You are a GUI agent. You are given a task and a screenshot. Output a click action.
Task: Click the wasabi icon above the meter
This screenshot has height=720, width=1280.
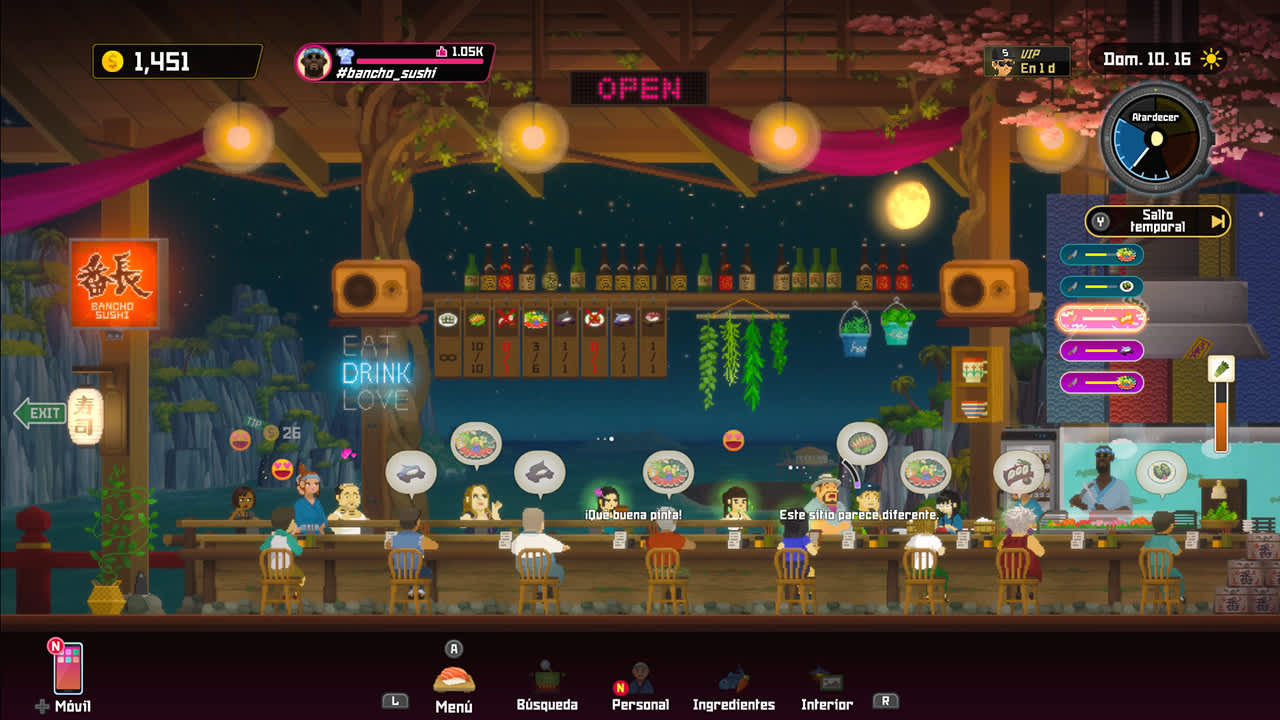coord(1221,369)
